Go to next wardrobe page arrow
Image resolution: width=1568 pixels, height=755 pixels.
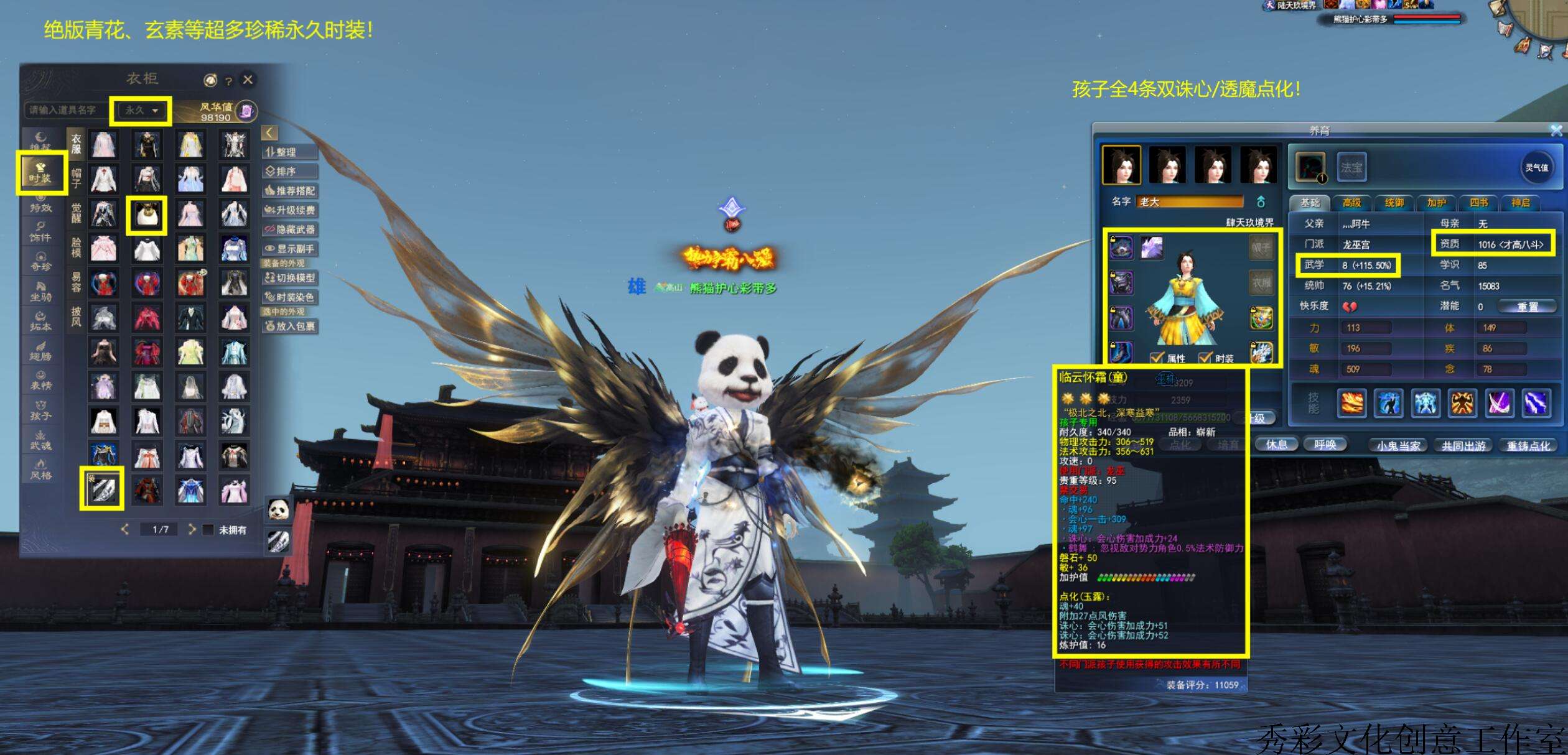coord(192,529)
